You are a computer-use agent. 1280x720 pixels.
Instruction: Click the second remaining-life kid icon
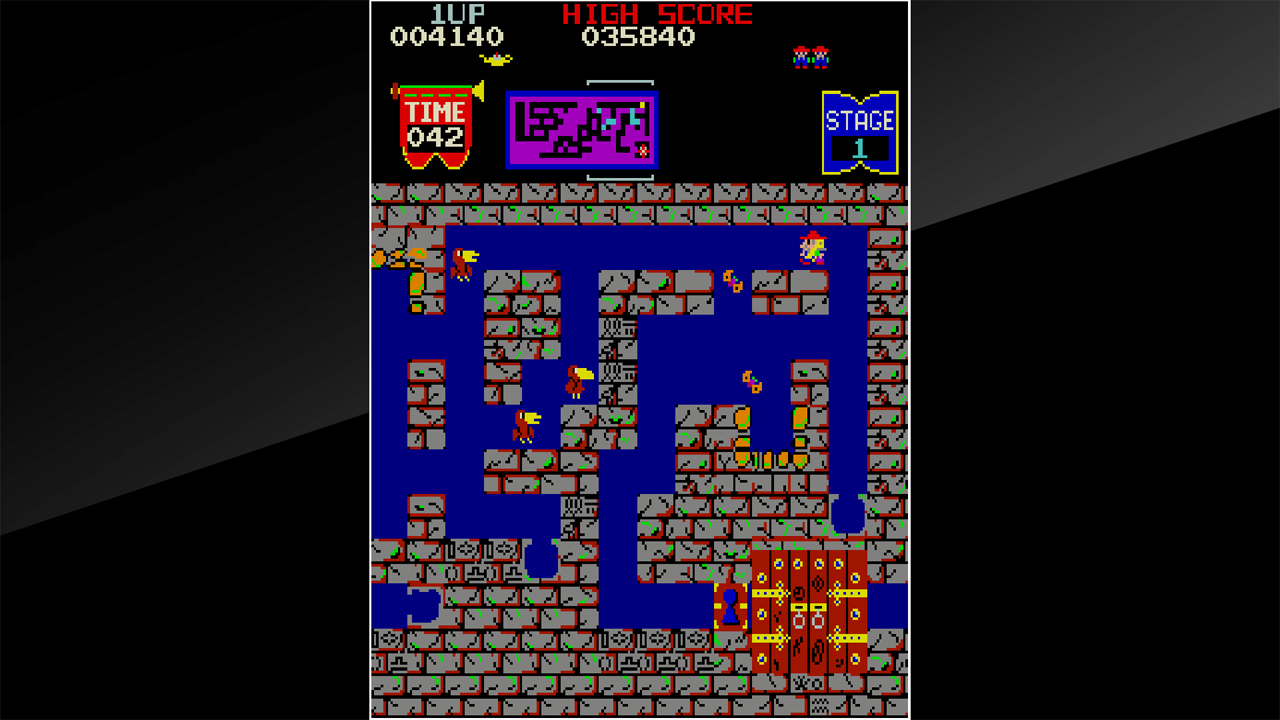[x=820, y=57]
